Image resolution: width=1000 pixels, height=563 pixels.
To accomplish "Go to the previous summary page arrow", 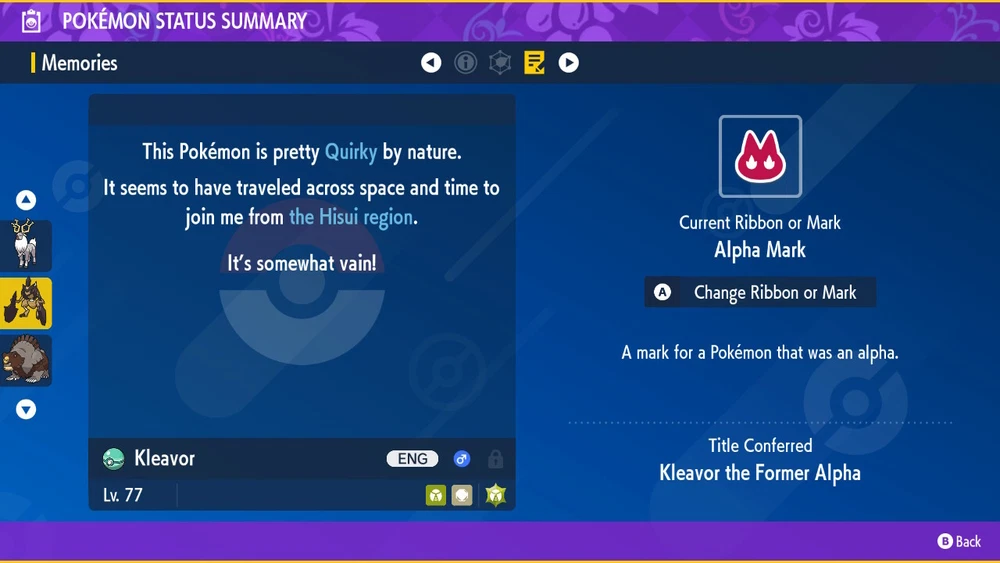I will (x=431, y=63).
